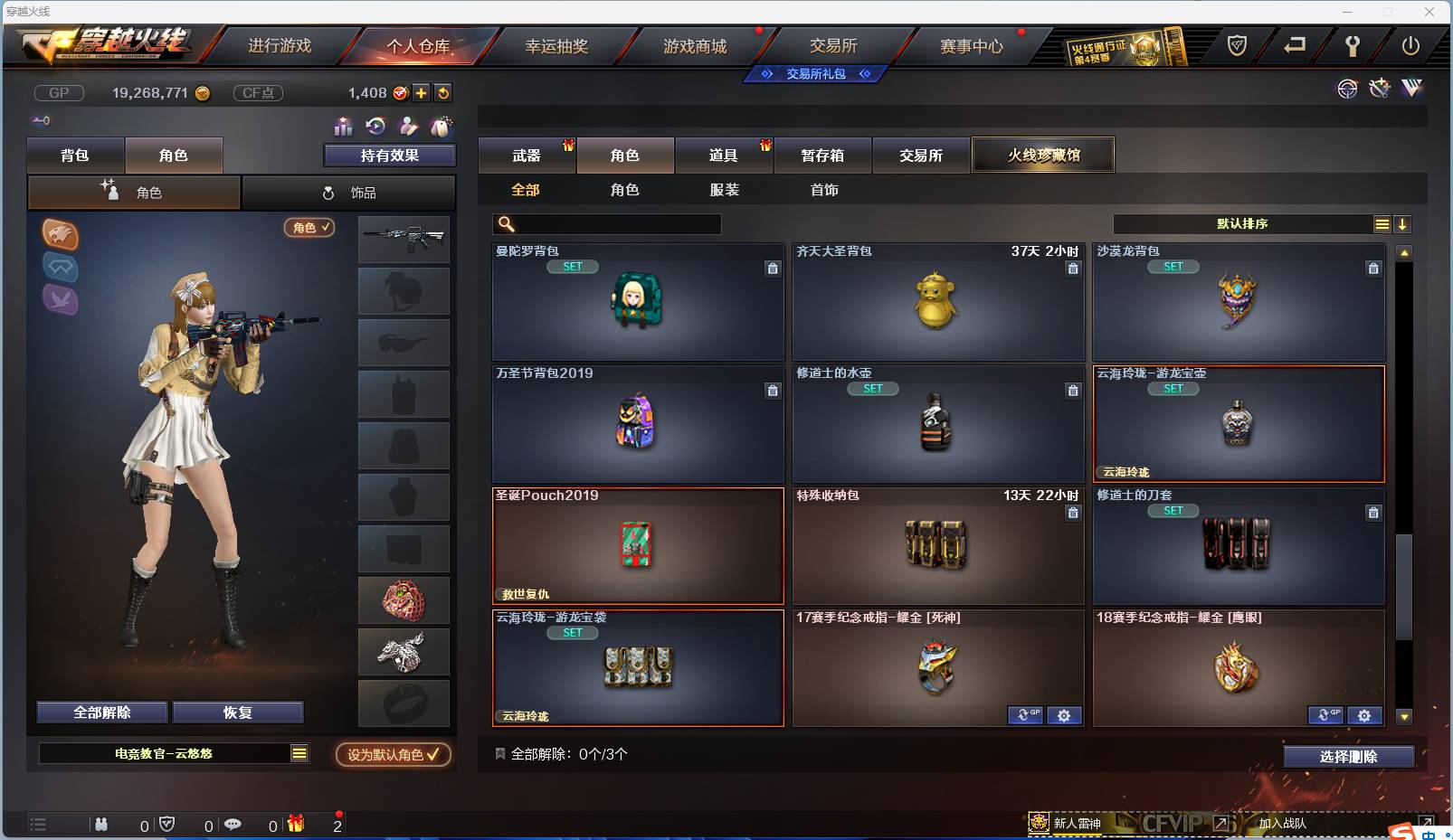Click the character rotate-preview icon above 持有效果
1453x840 pixels.
(377, 127)
